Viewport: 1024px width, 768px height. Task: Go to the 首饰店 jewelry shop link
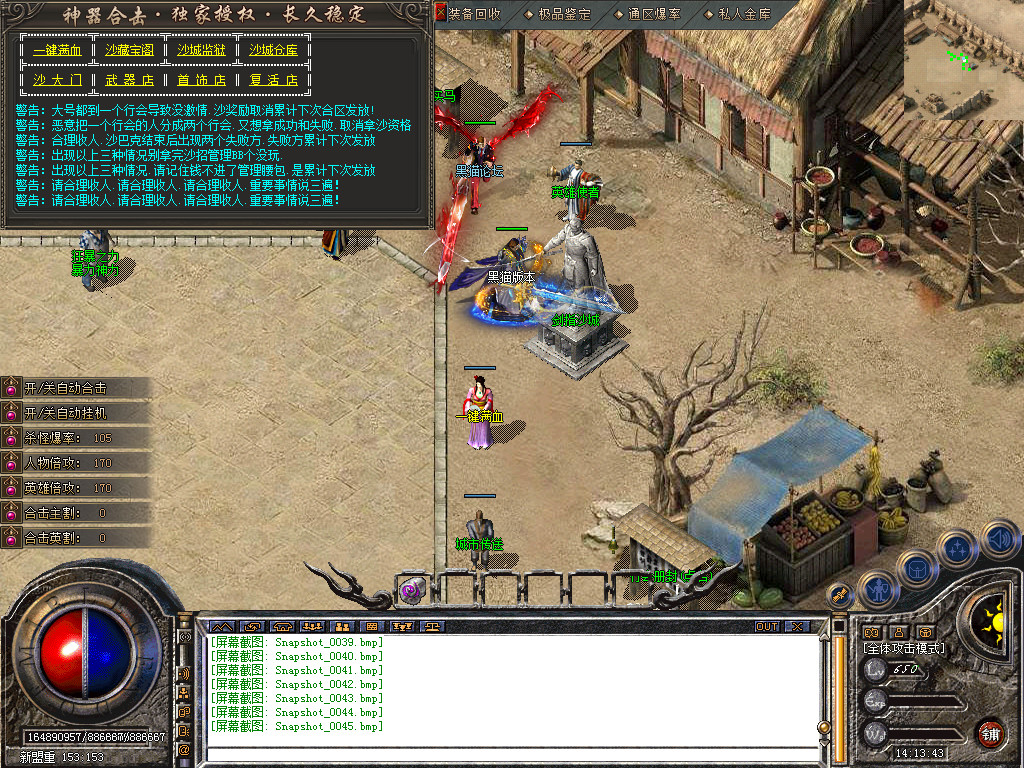point(202,80)
